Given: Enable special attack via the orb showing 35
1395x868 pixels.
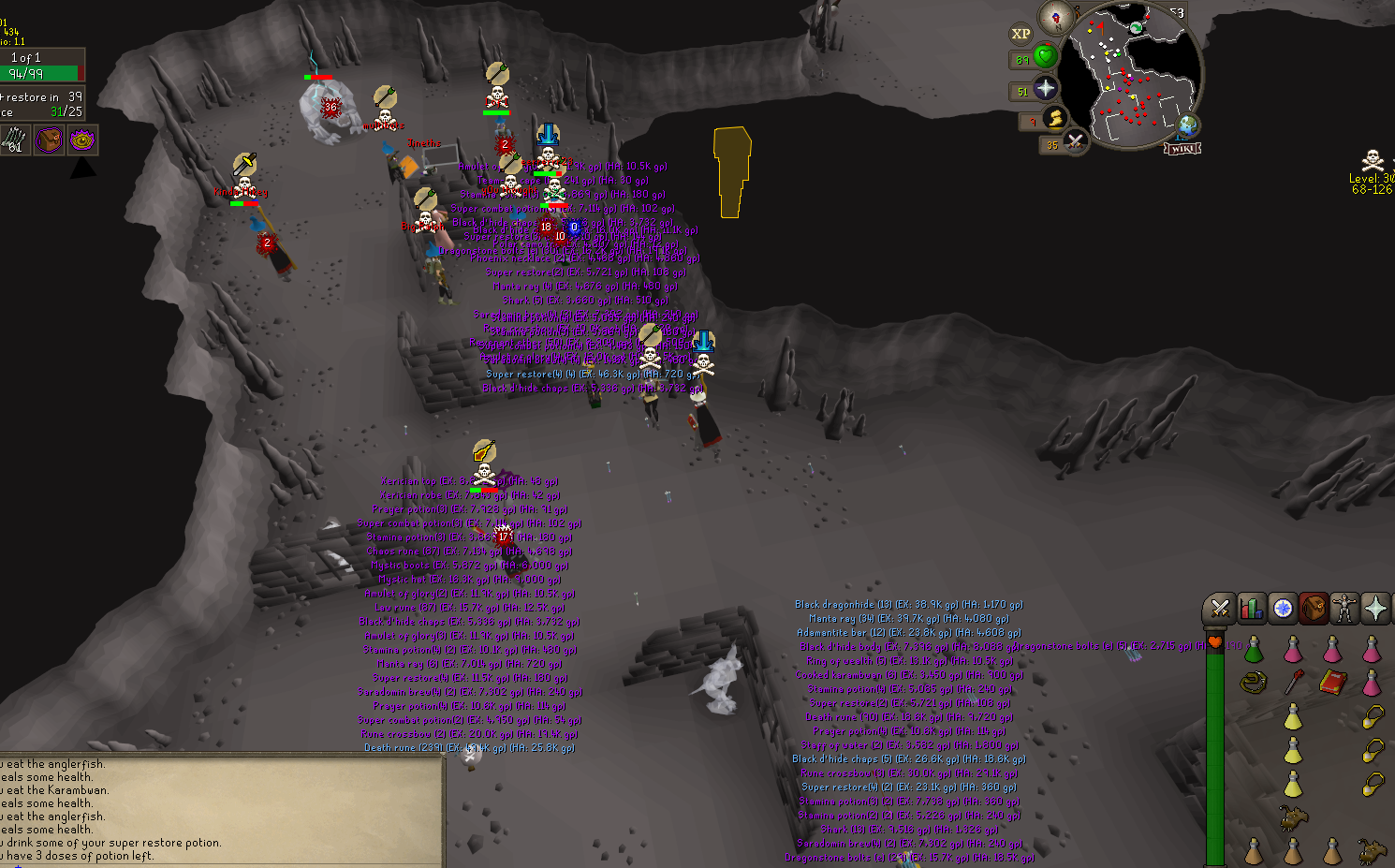Looking at the screenshot, I should tap(1076, 141).
